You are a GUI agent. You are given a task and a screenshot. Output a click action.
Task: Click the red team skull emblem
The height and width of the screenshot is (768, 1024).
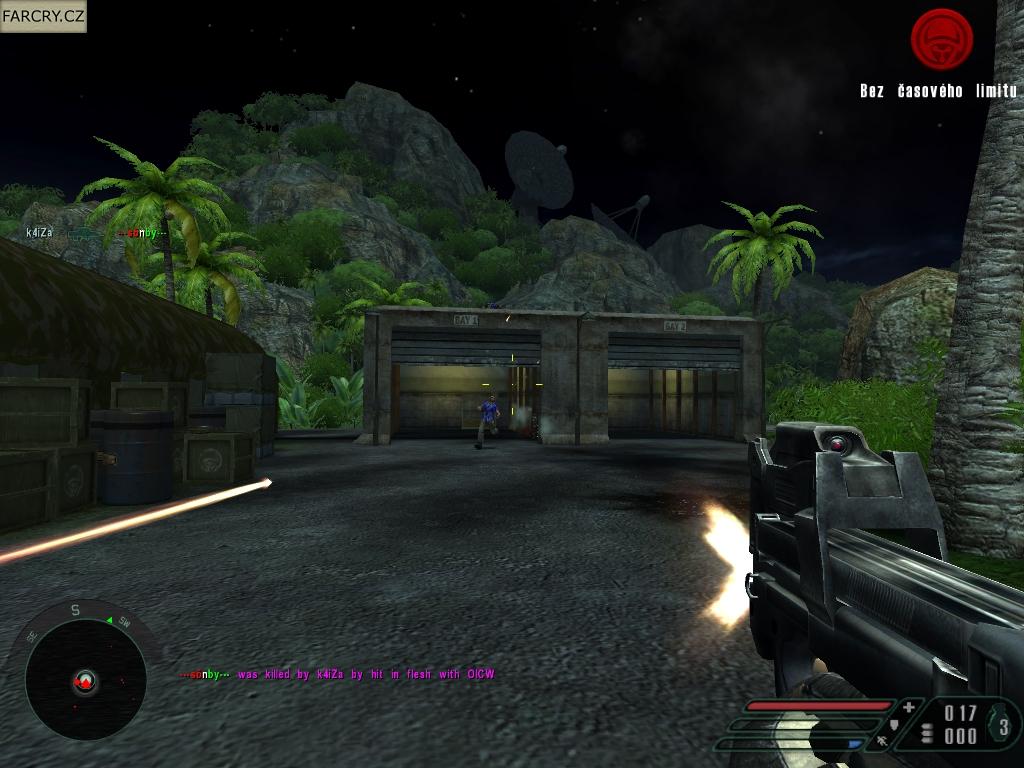(941, 40)
